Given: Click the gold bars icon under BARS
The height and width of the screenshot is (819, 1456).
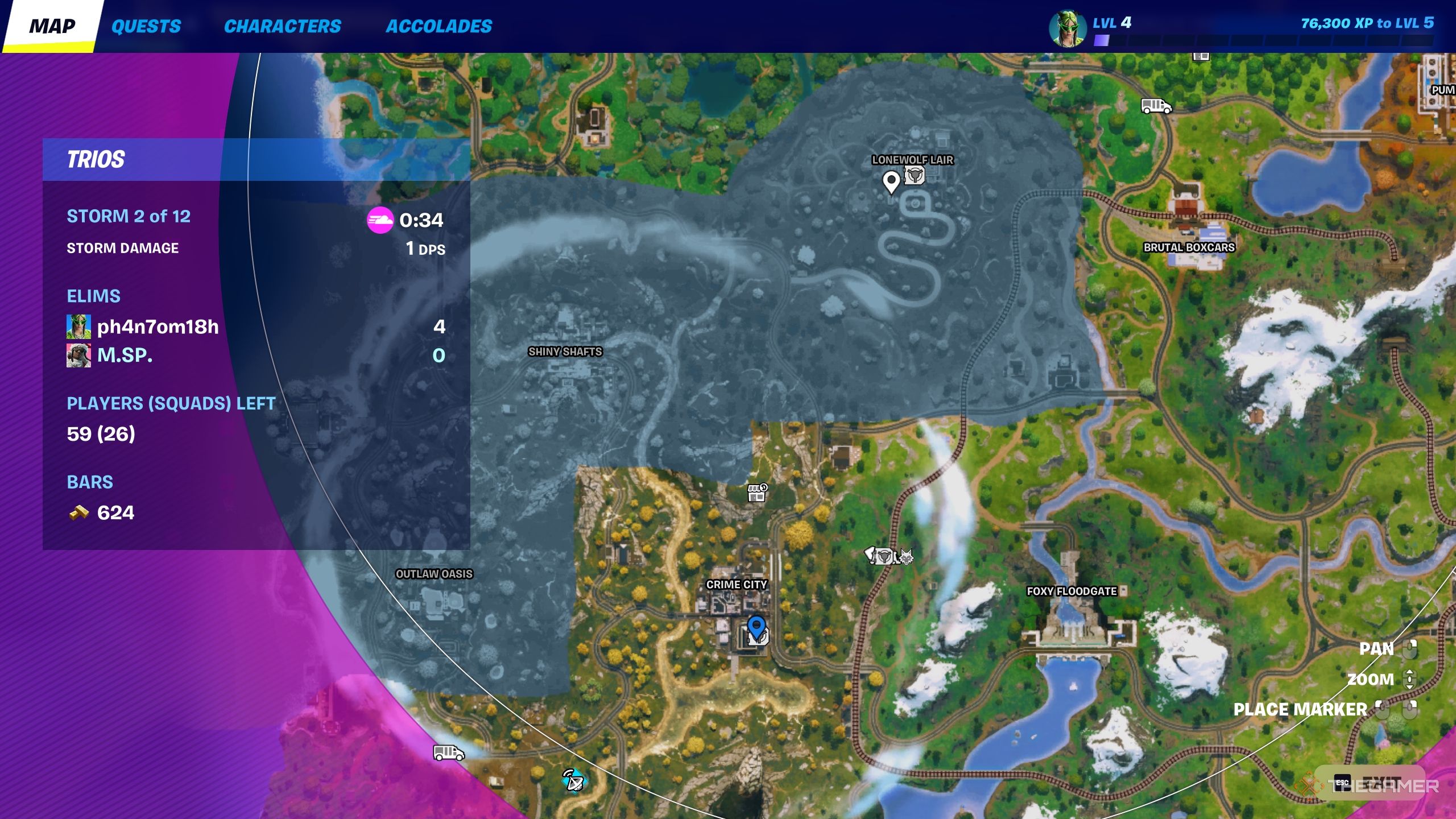Looking at the screenshot, I should click(80, 511).
